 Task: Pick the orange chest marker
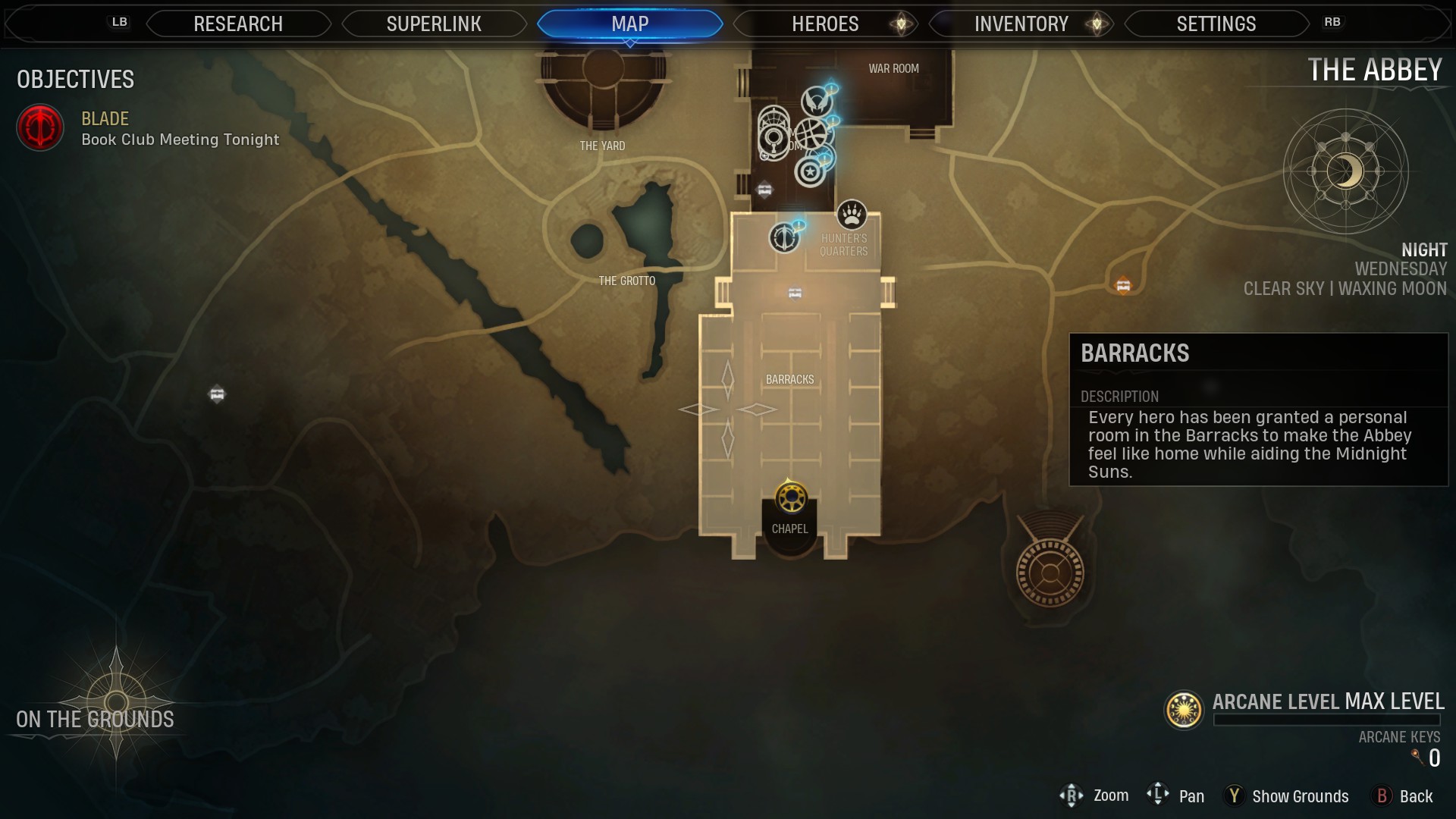(x=1123, y=286)
